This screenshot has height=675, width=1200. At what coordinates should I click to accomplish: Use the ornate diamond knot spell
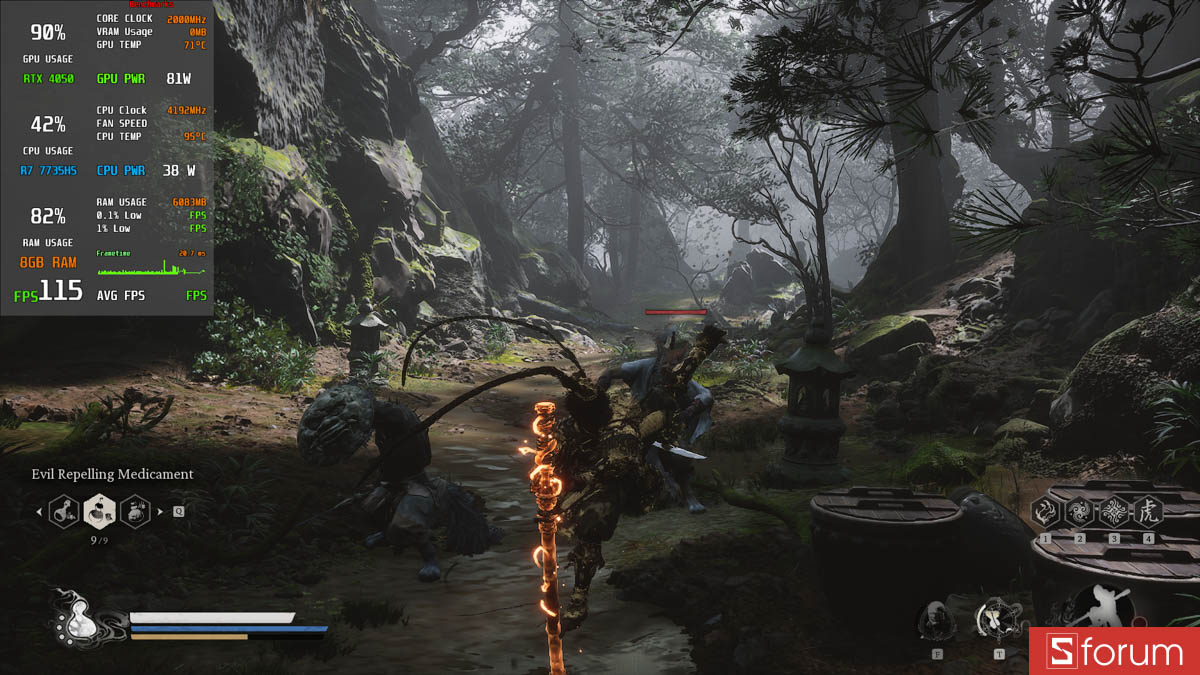(1114, 513)
